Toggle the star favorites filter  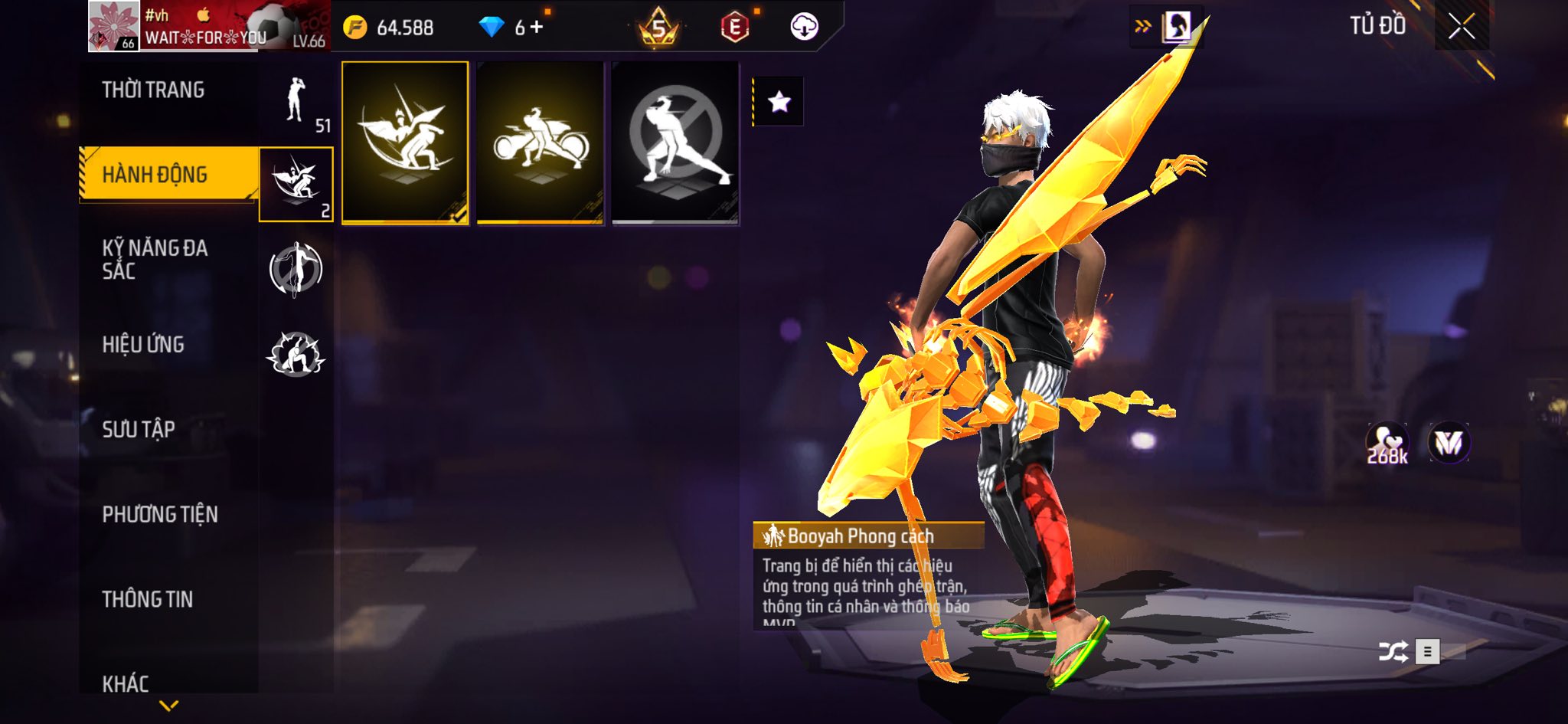[779, 101]
